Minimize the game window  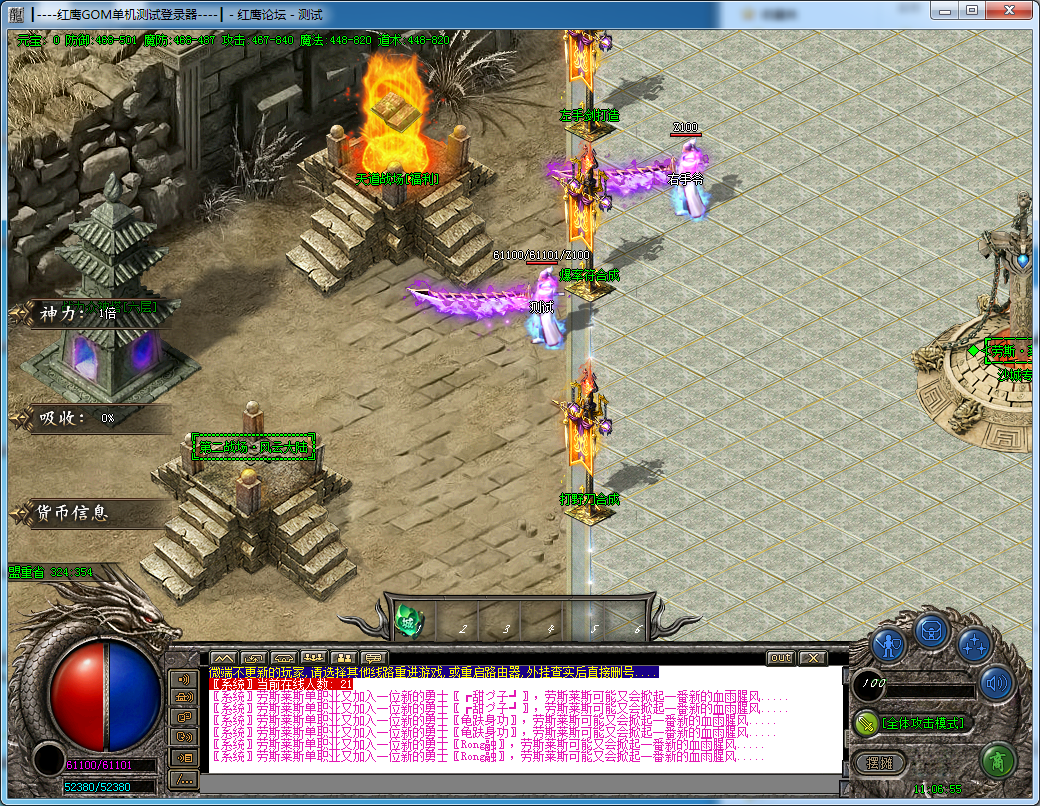pos(946,10)
